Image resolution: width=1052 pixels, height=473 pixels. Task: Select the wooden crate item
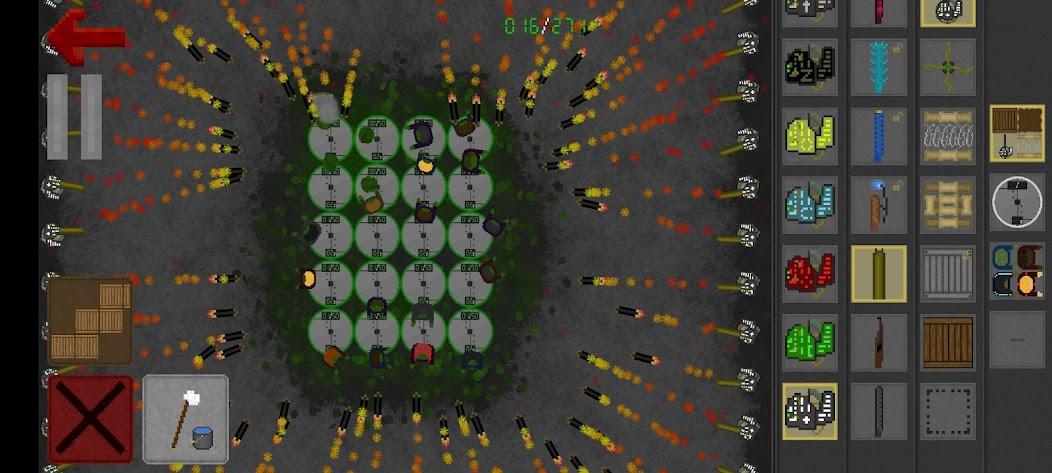click(948, 341)
